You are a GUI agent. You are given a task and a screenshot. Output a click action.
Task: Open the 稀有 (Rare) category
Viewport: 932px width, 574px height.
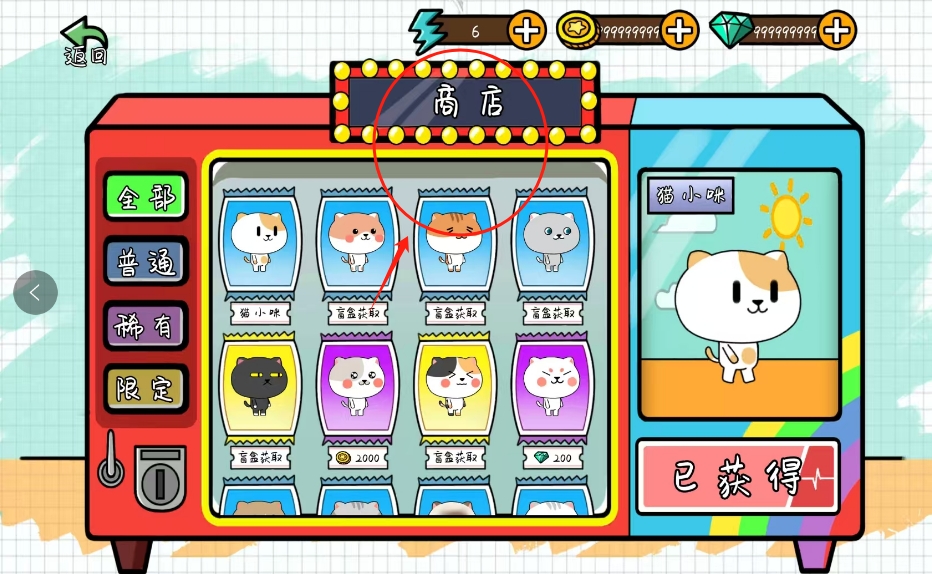point(145,325)
